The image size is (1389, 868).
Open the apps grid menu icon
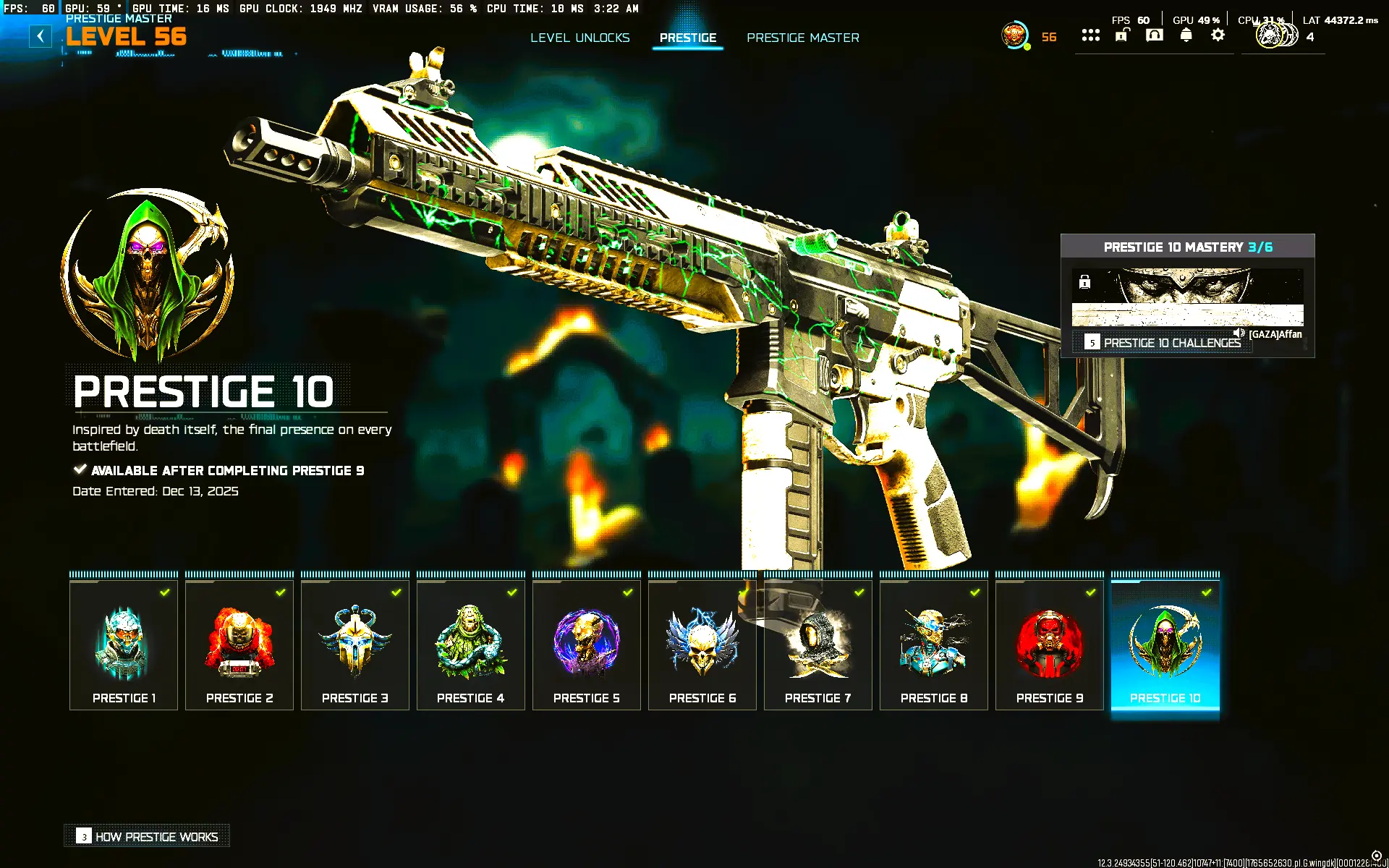(x=1091, y=35)
